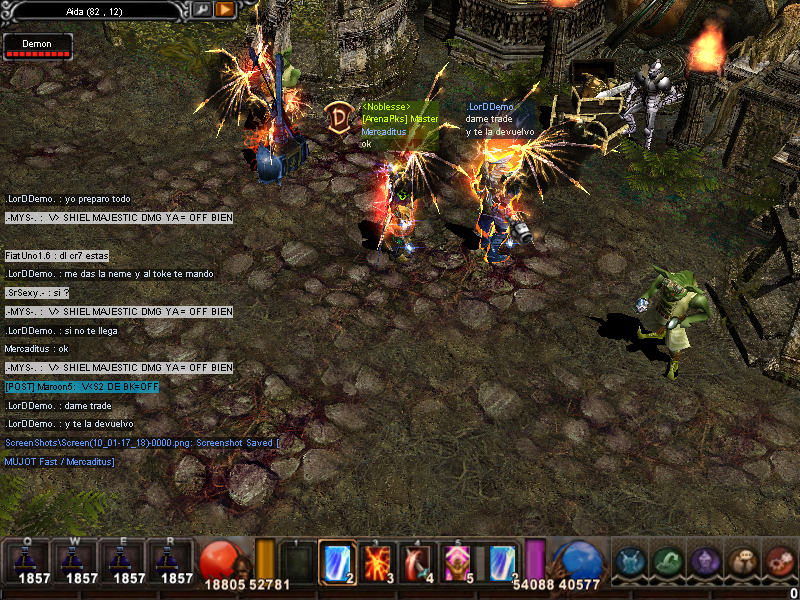Open the green round menu icon
Viewport: 800px width, 600px height.
click(x=667, y=562)
